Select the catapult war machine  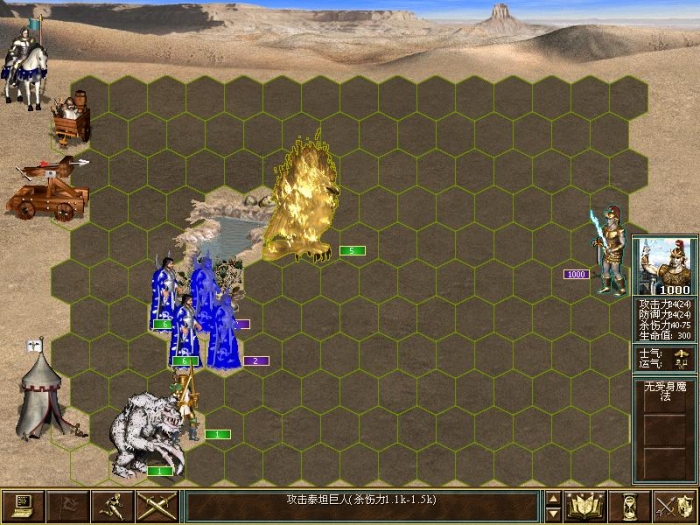[47, 188]
